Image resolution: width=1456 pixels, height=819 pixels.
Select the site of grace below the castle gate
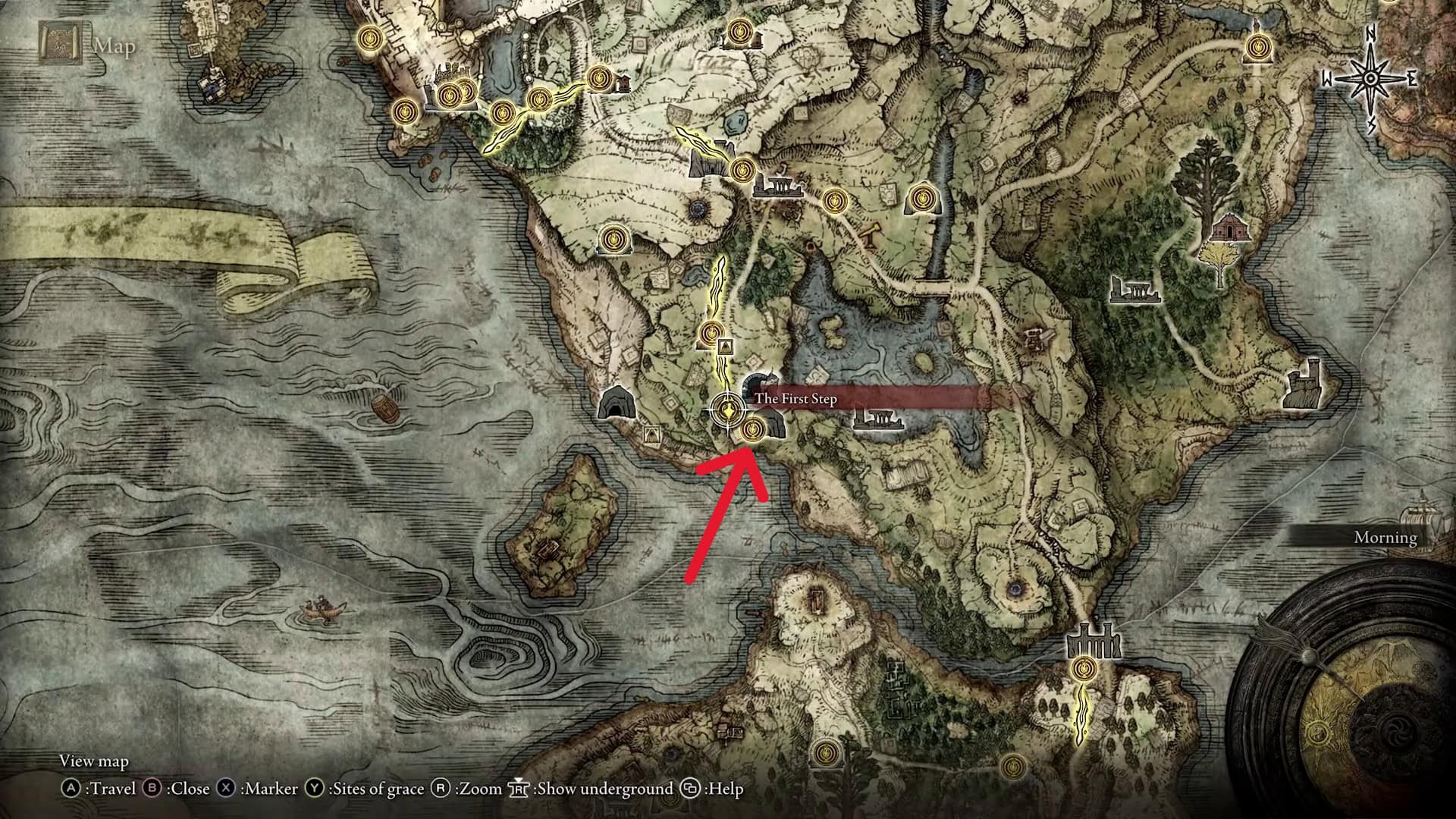click(1085, 670)
